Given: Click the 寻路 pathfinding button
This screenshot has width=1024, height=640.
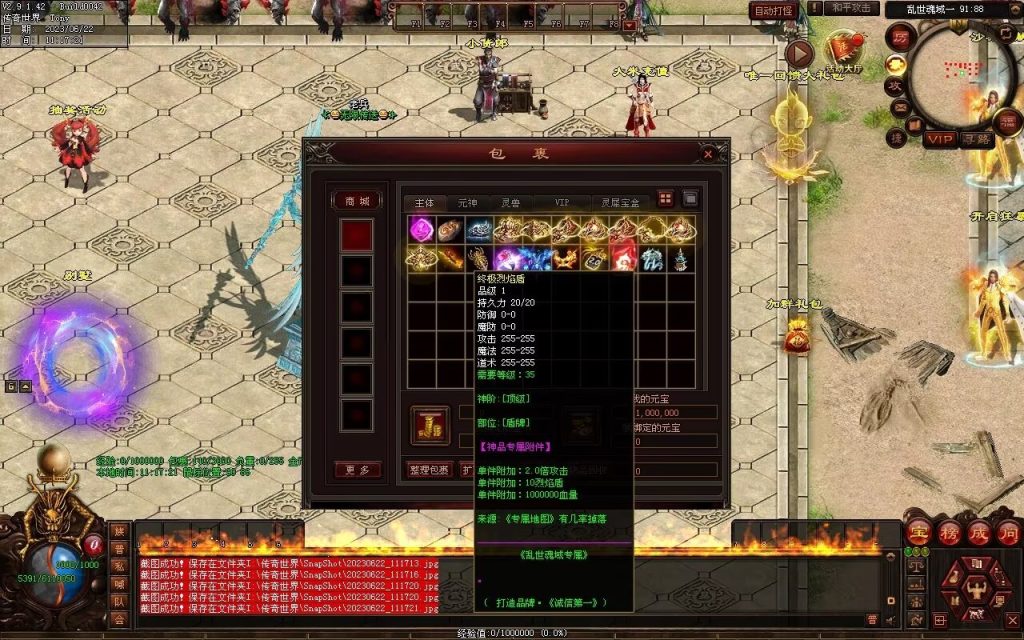Looking at the screenshot, I should point(977,140).
